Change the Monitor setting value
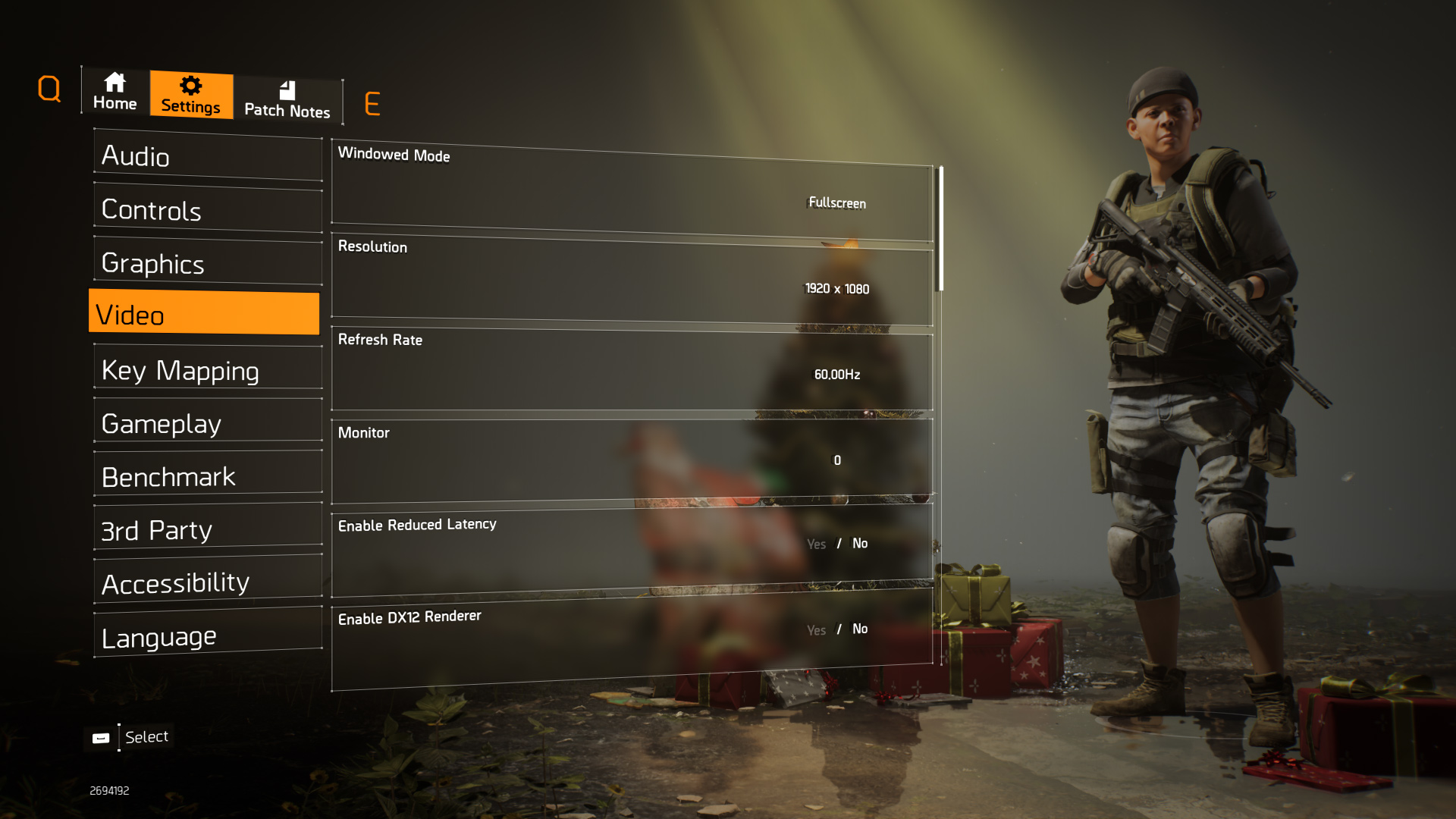 pos(837,460)
